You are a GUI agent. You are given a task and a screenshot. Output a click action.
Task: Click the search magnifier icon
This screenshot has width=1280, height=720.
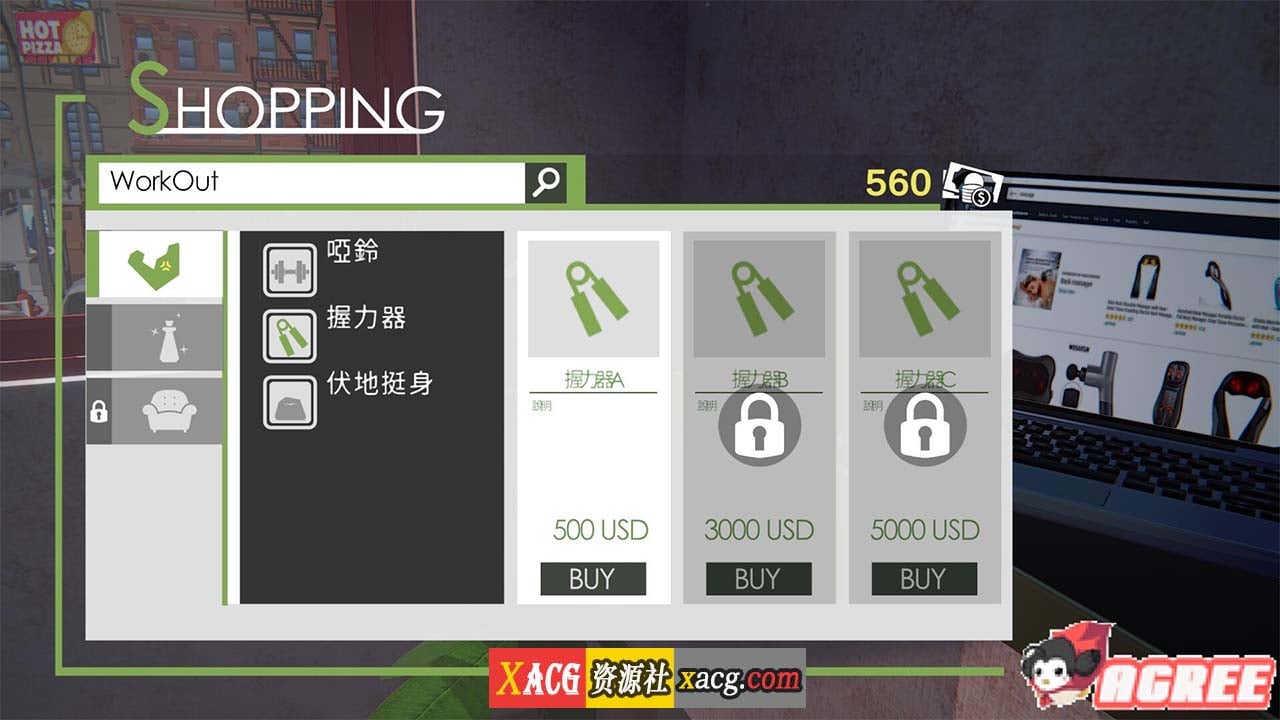(x=545, y=182)
